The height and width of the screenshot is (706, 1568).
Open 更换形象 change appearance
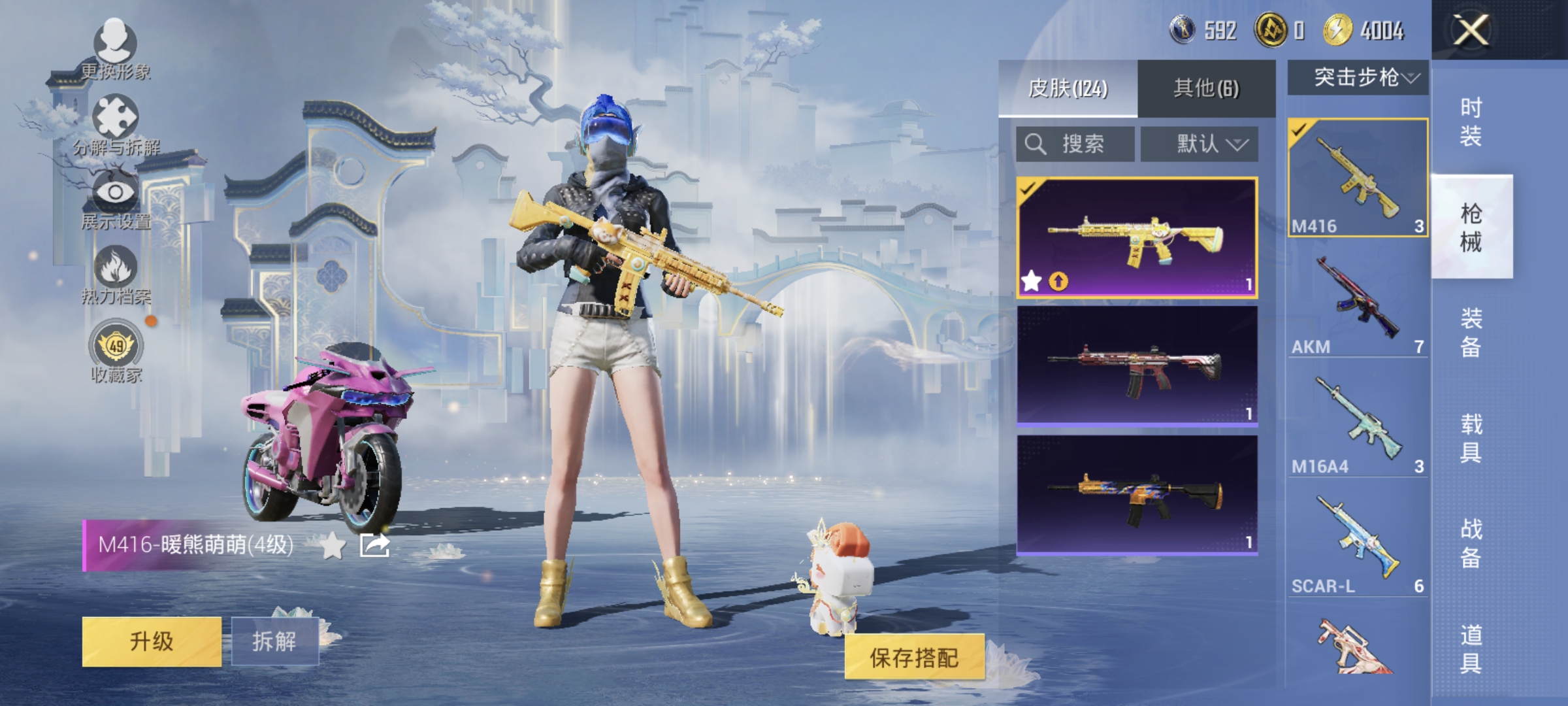click(116, 50)
